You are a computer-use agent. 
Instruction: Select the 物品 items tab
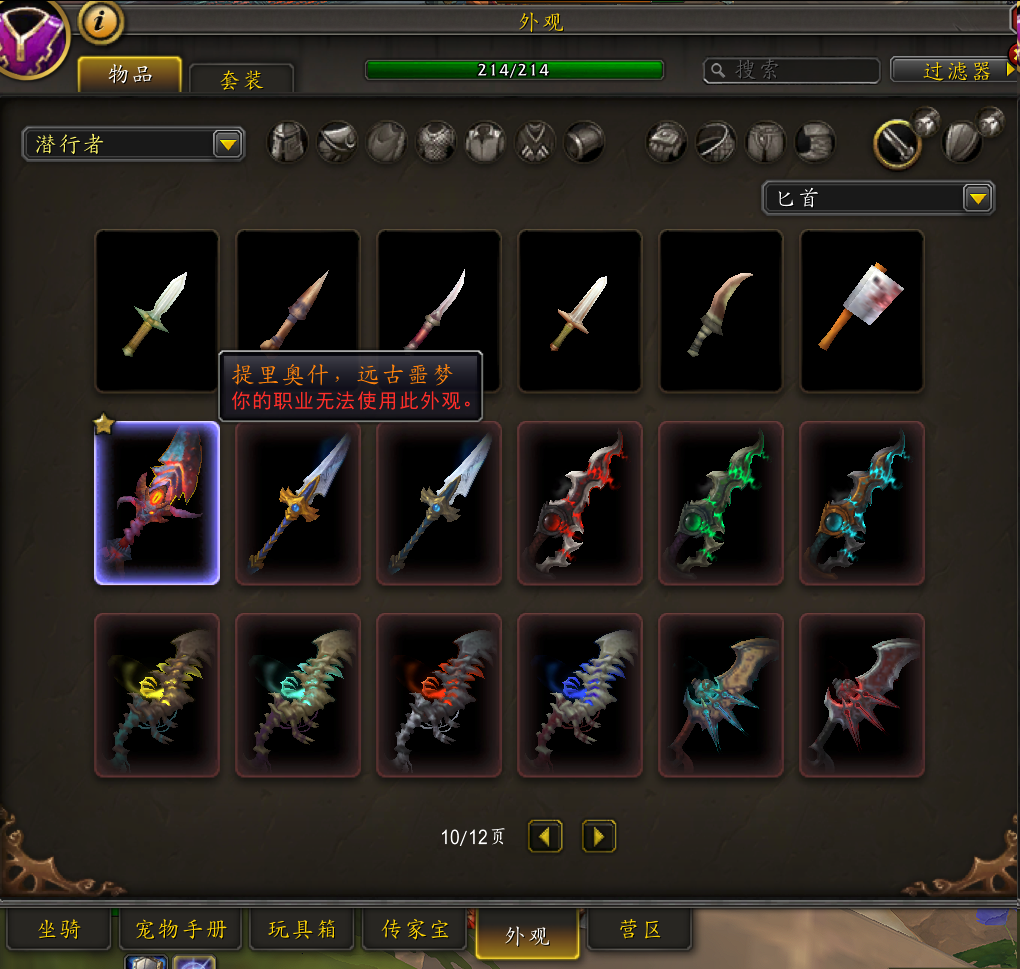[x=130, y=74]
